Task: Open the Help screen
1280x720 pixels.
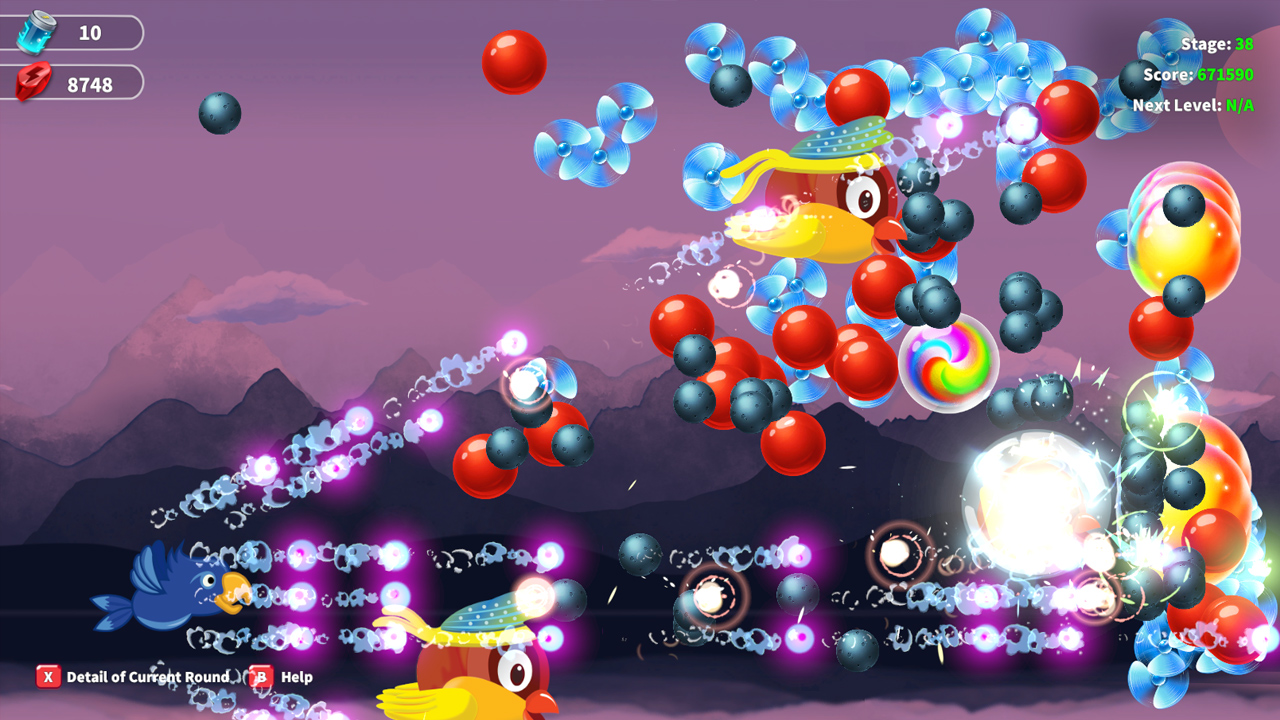Action: click(x=297, y=677)
